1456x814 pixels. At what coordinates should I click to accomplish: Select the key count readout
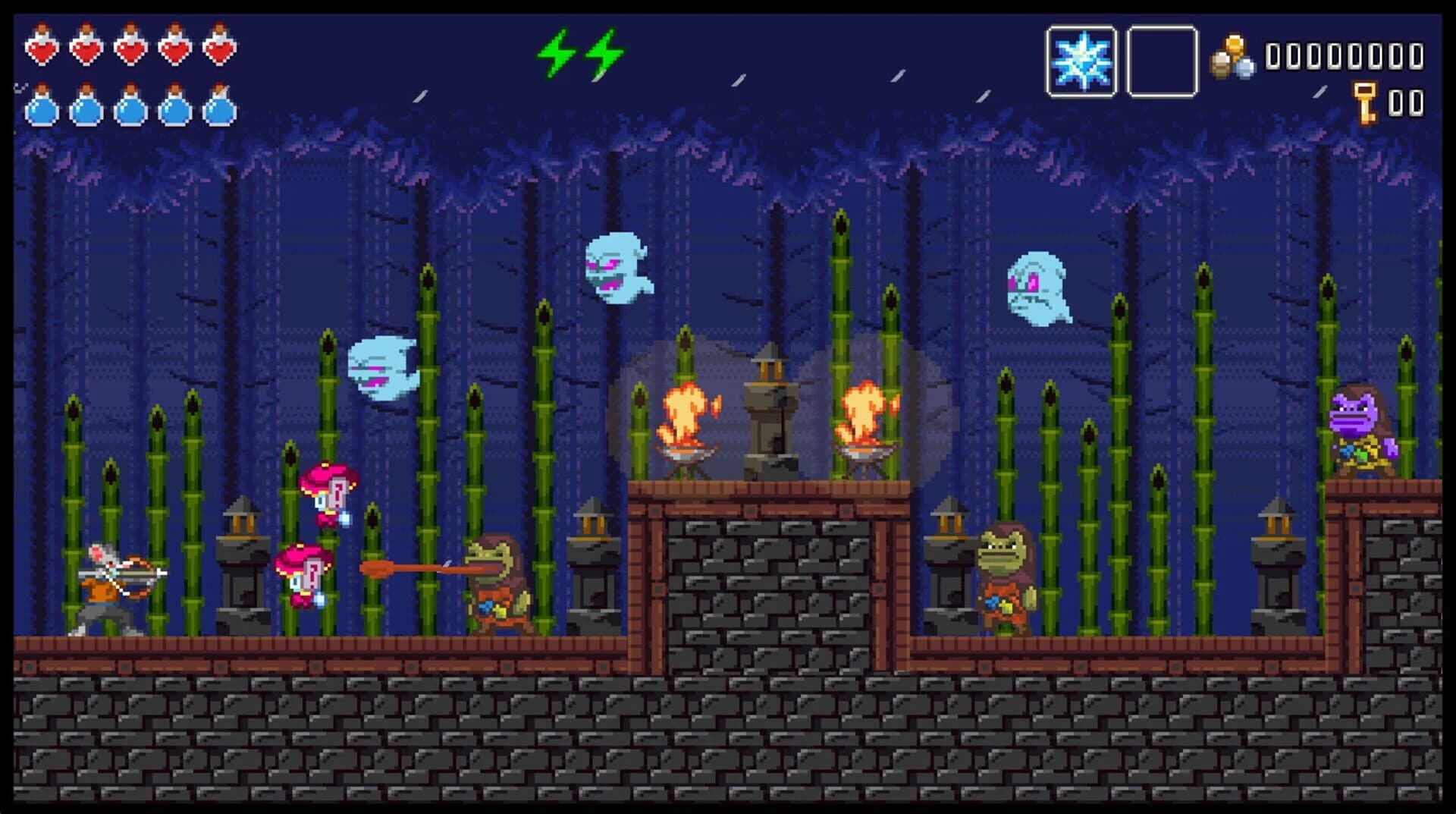pos(1407,99)
